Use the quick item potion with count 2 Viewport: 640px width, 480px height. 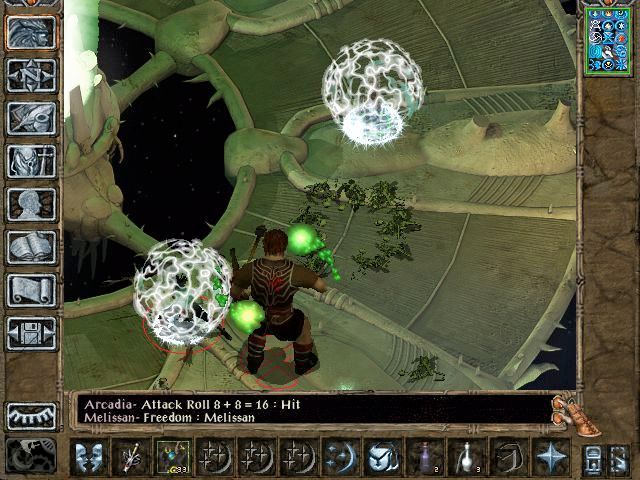click(x=428, y=456)
